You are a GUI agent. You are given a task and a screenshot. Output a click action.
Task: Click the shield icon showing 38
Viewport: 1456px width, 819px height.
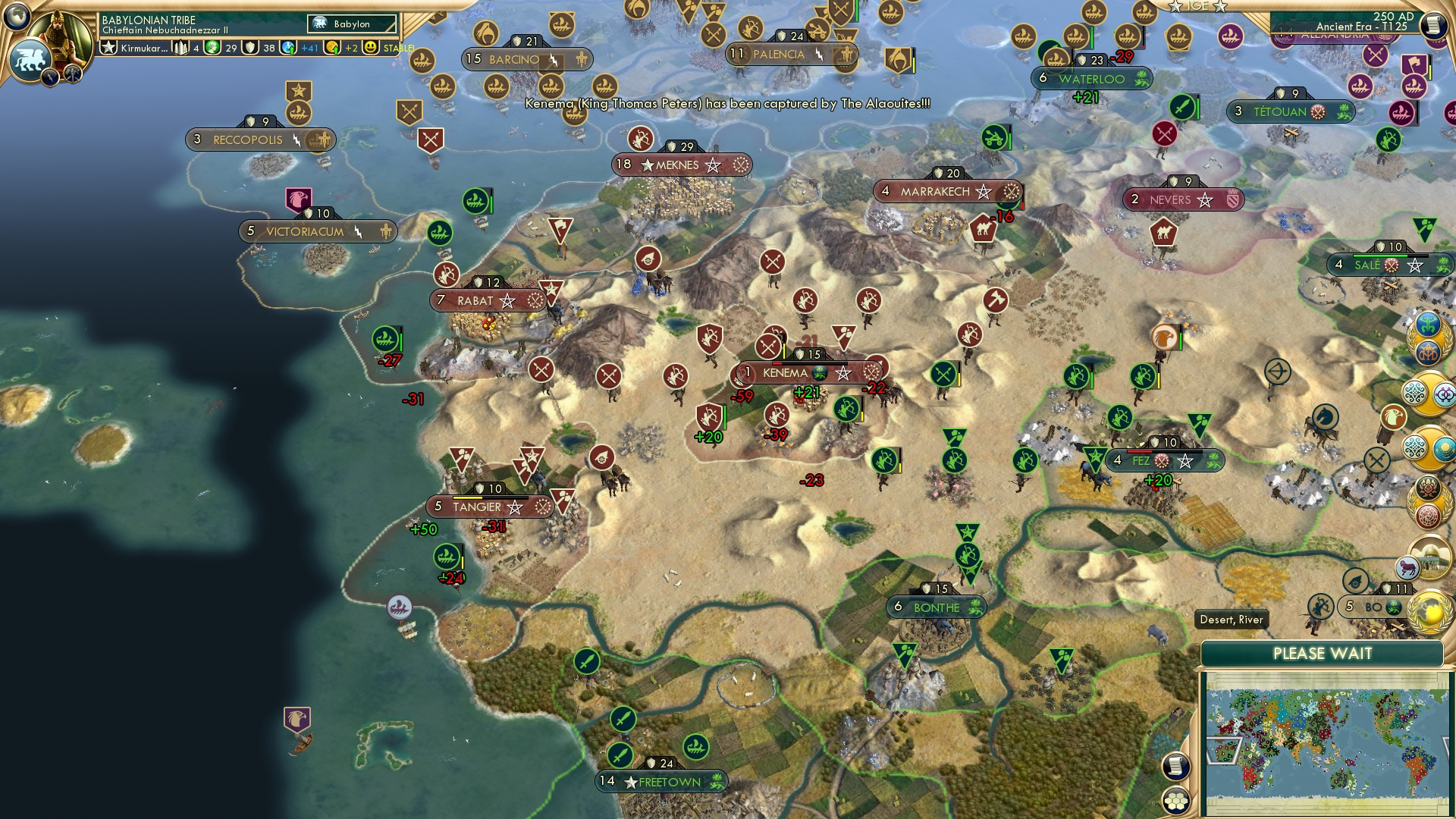pyautogui.click(x=249, y=48)
